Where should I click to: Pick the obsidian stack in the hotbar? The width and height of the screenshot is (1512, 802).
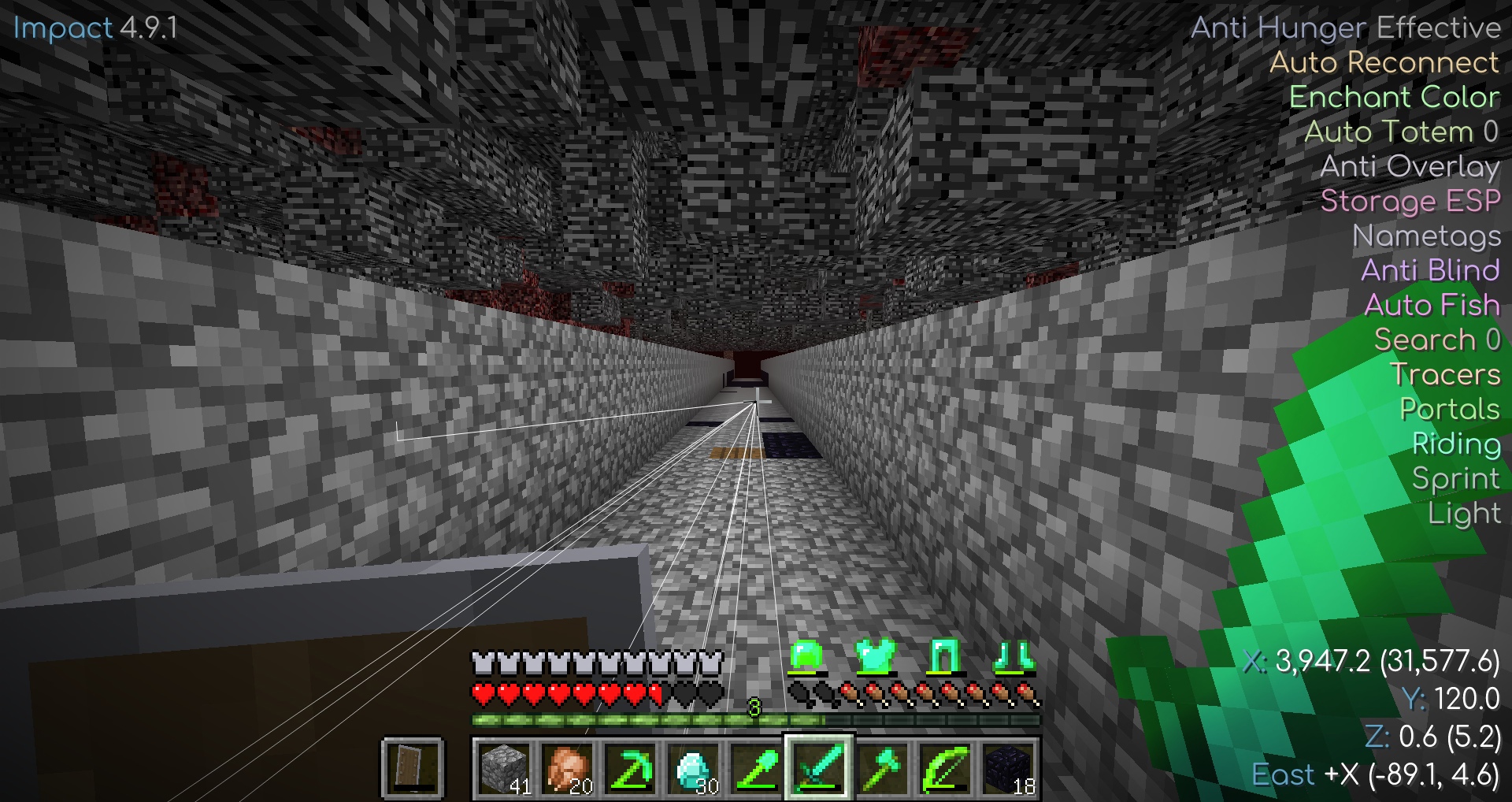pyautogui.click(x=1008, y=768)
